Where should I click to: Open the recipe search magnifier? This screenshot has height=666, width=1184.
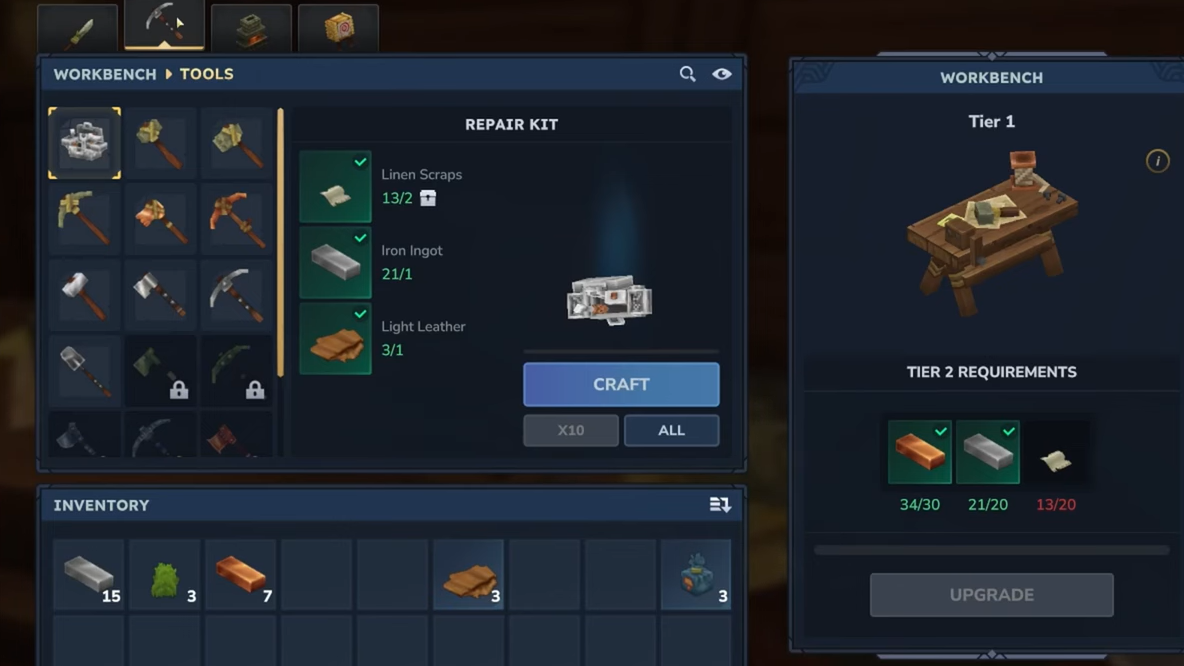[x=687, y=74]
